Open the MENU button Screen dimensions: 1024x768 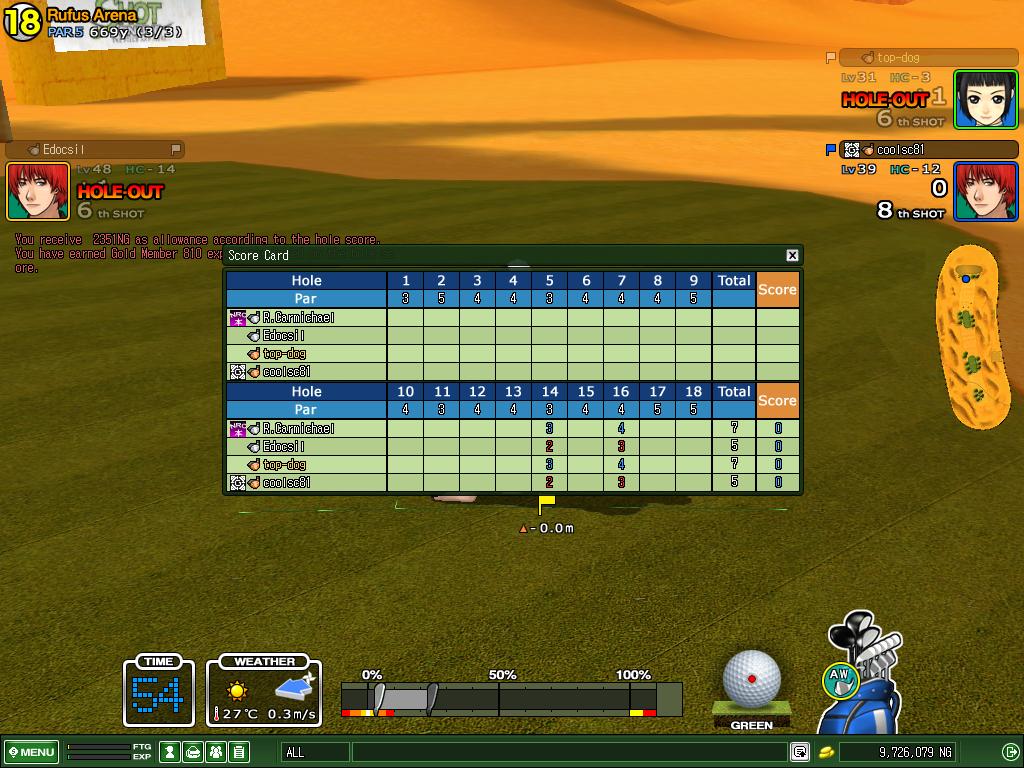(x=31, y=752)
